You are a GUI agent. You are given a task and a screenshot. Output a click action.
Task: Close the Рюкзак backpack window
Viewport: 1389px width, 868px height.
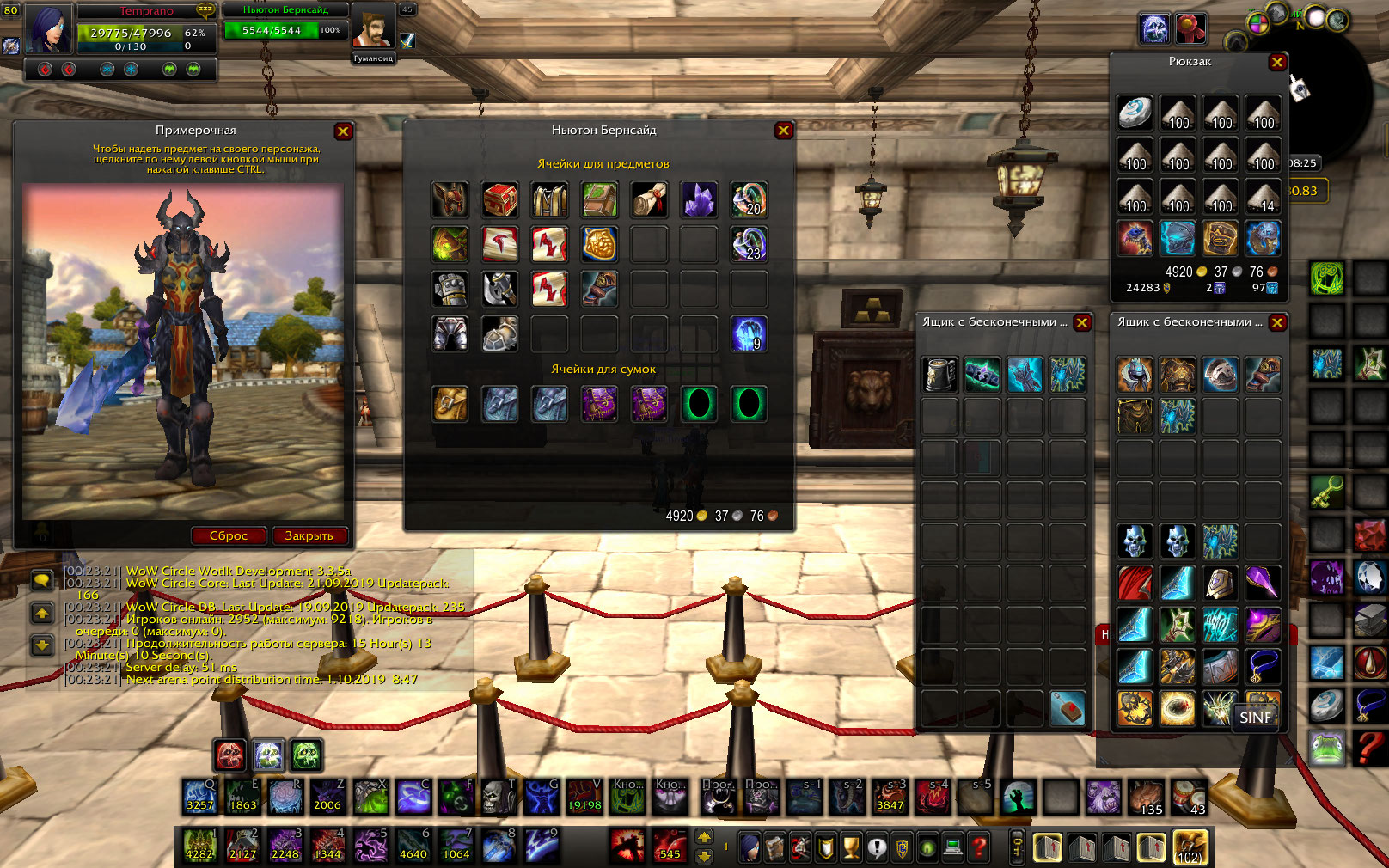[1277, 62]
